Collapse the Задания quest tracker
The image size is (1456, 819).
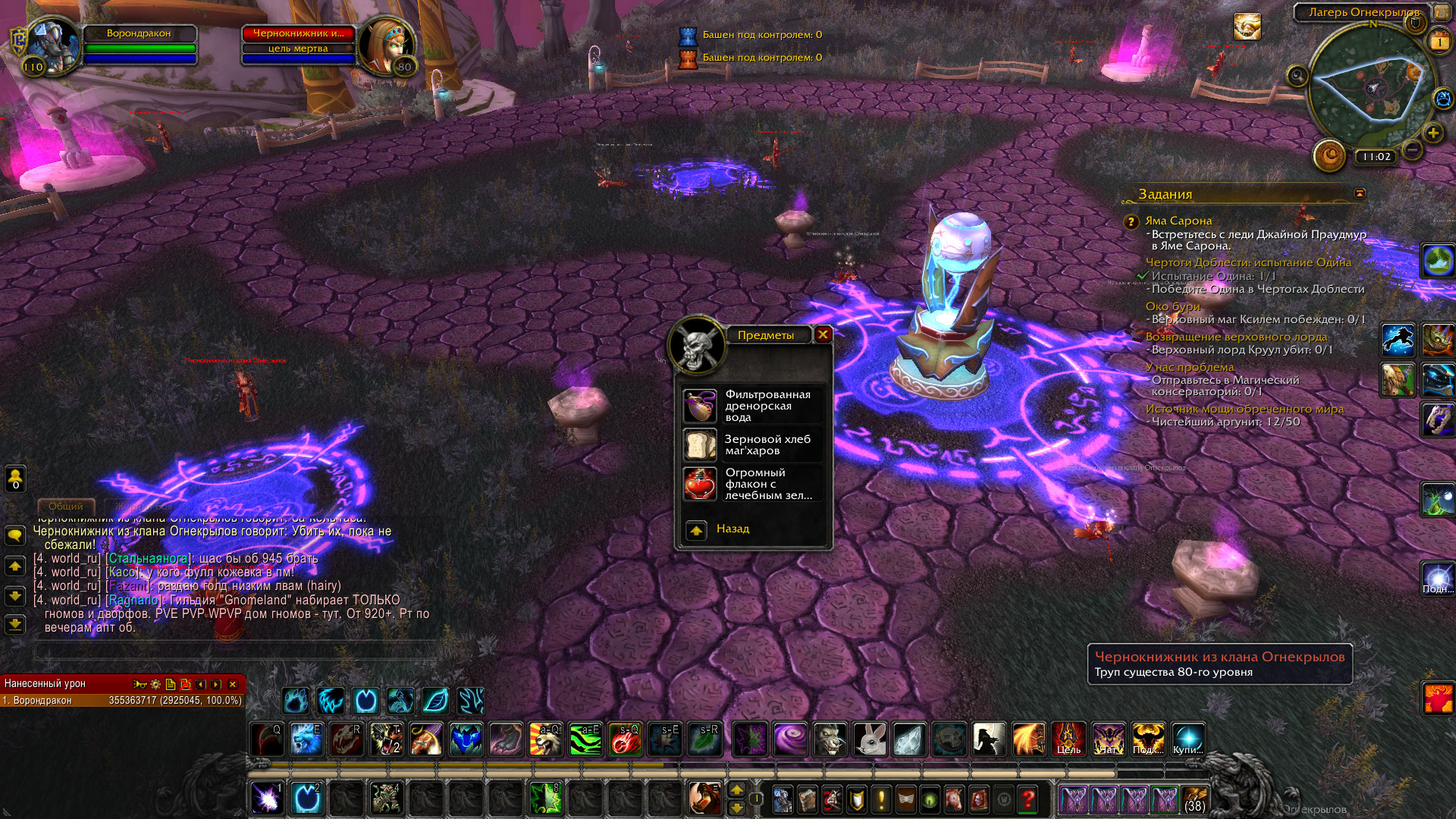1360,194
